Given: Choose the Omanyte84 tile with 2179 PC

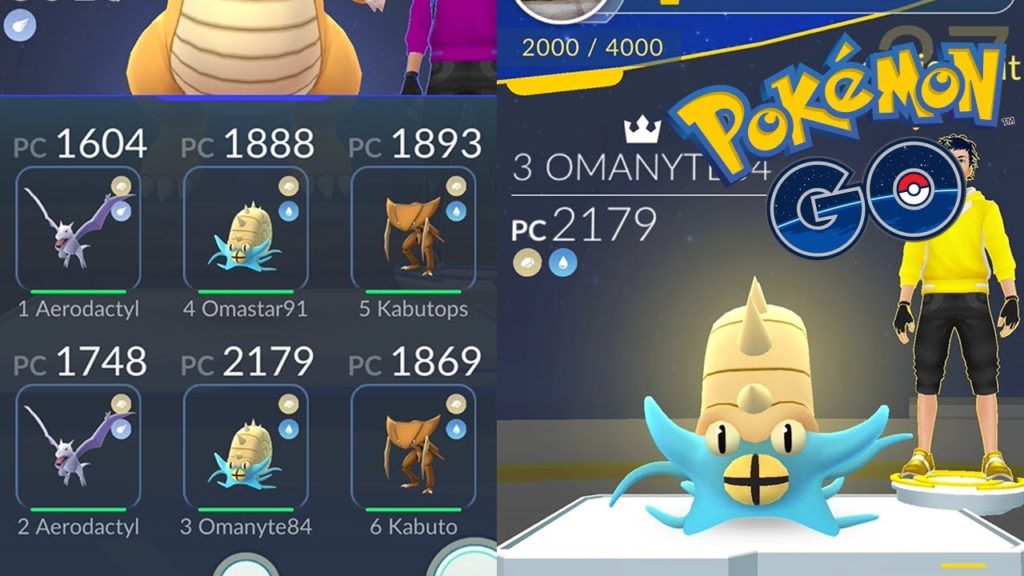Looking at the screenshot, I should click(x=245, y=447).
